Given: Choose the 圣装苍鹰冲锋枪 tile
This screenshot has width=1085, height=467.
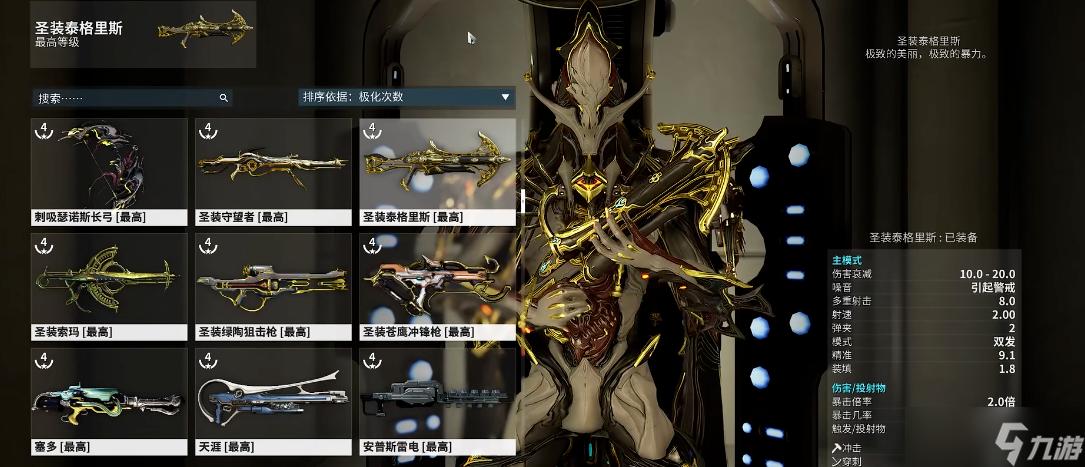Looking at the screenshot, I should click(437, 285).
